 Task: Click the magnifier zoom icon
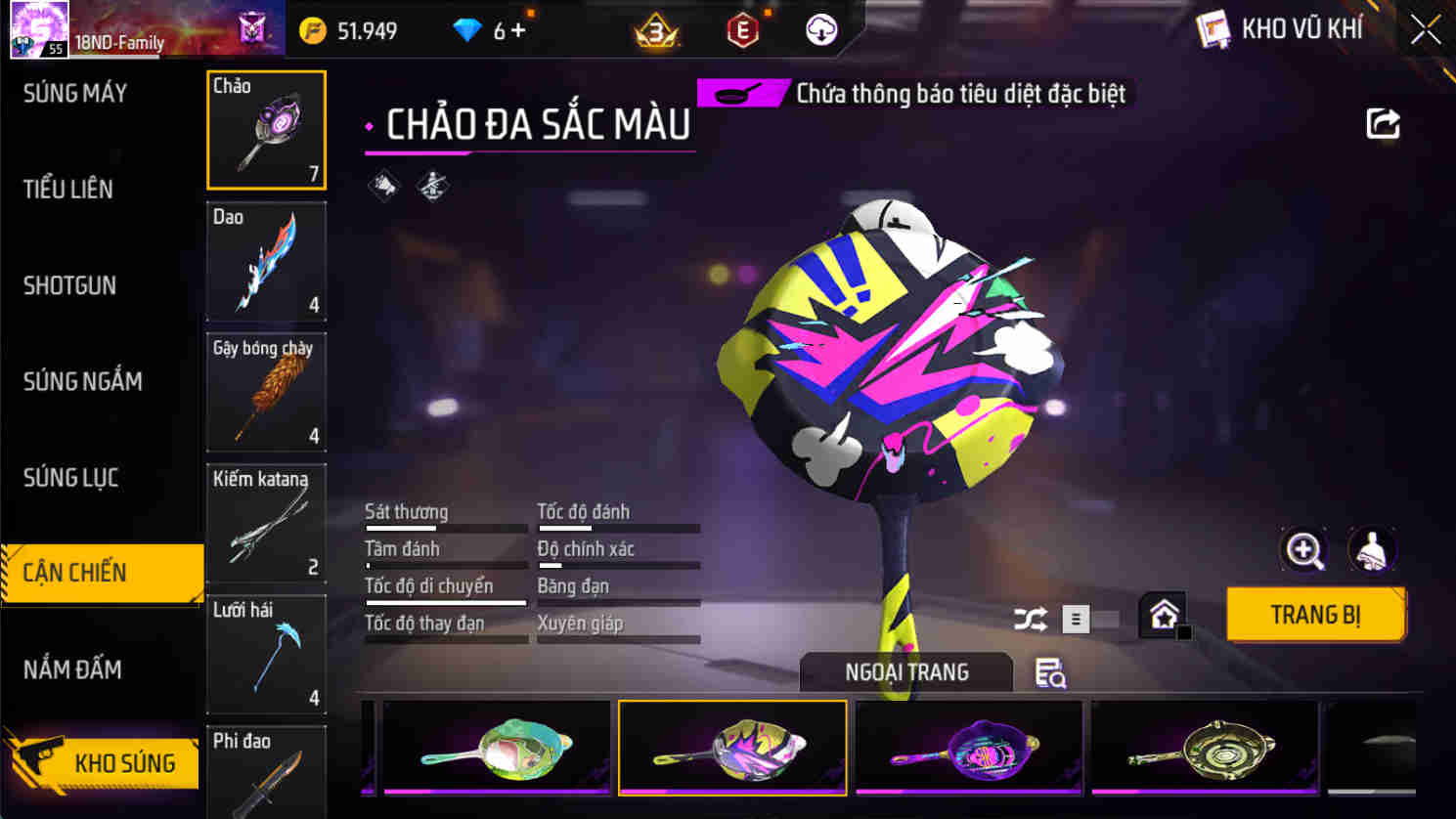click(x=1305, y=550)
